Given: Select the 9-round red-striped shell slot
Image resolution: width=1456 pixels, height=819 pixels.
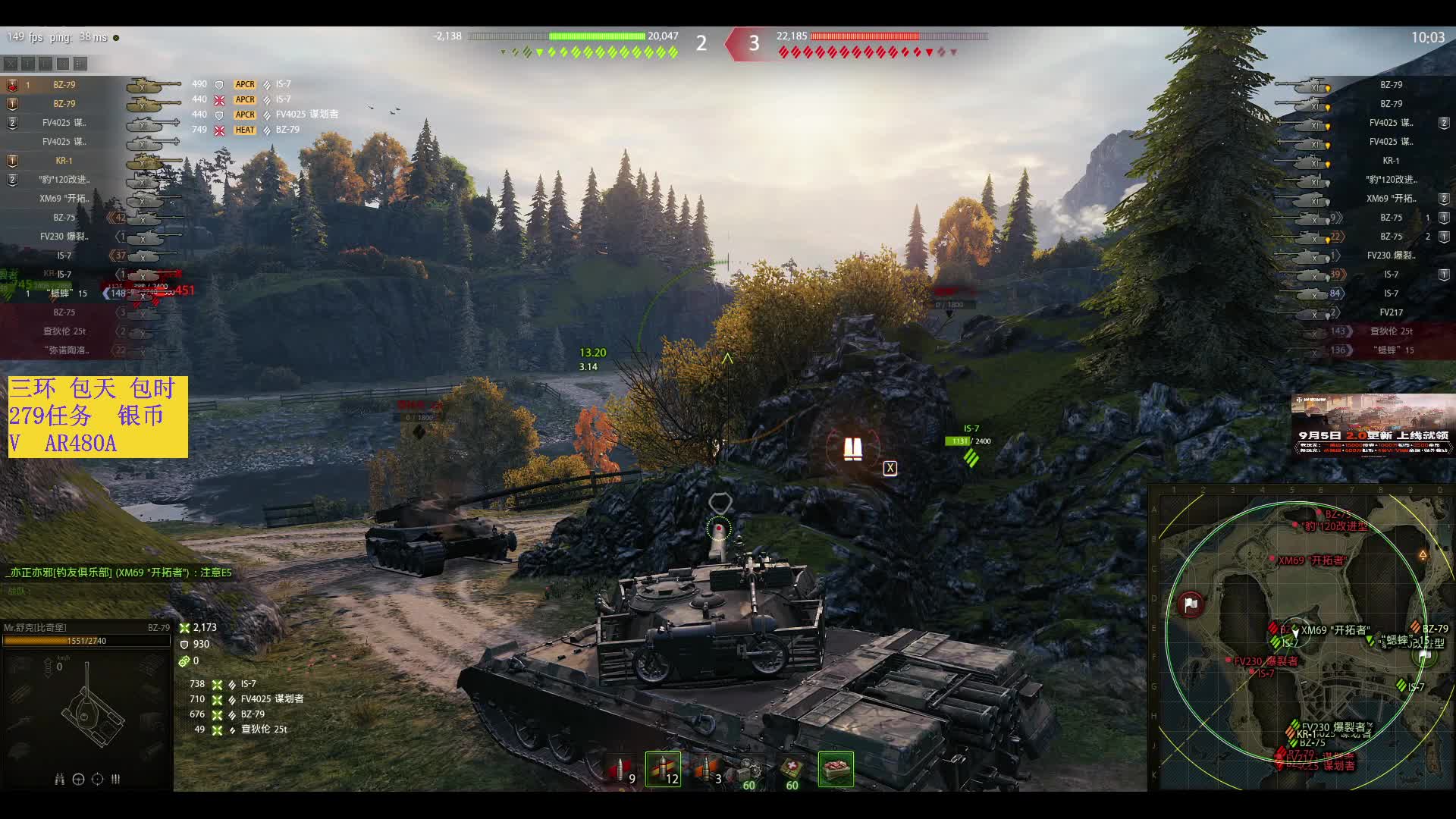Looking at the screenshot, I should pyautogui.click(x=622, y=770).
